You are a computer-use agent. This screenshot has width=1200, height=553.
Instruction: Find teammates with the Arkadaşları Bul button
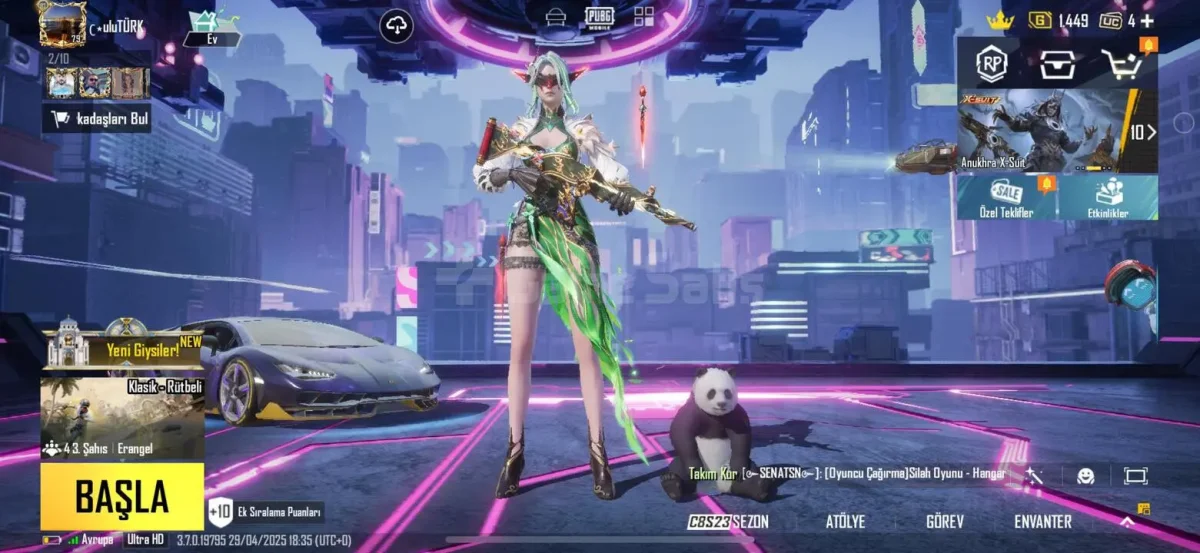(97, 119)
